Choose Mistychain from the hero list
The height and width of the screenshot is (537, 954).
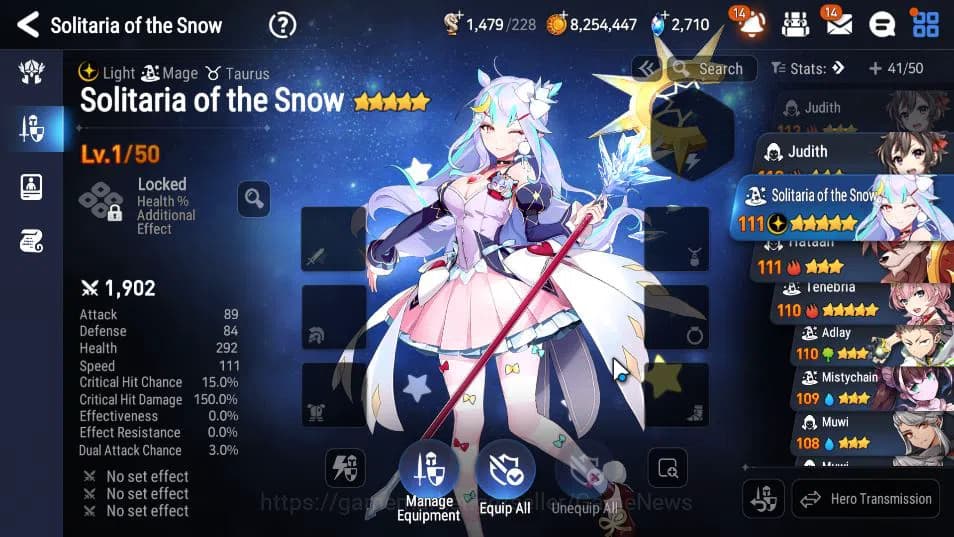pos(860,387)
